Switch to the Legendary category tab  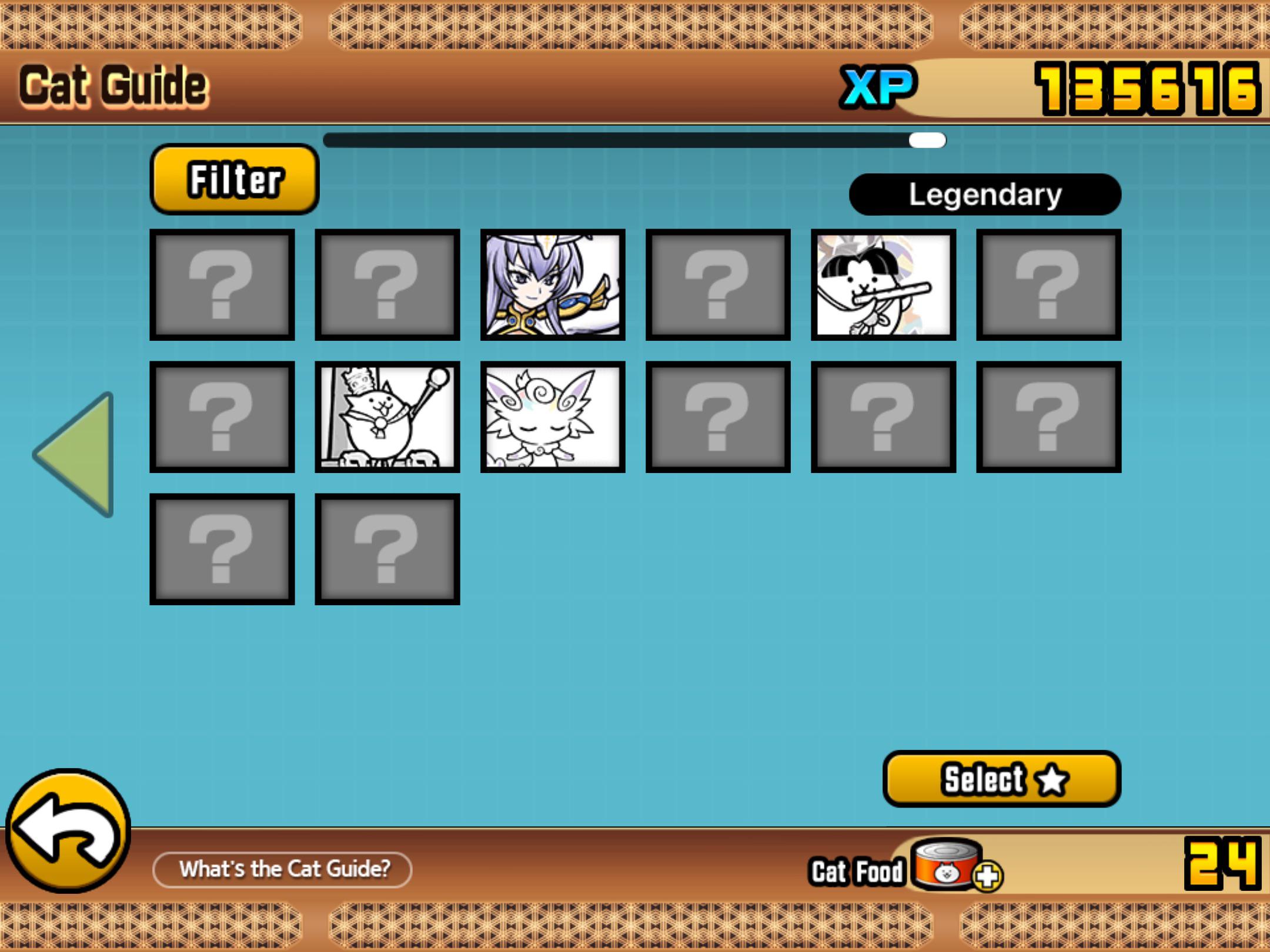pyautogui.click(x=985, y=194)
